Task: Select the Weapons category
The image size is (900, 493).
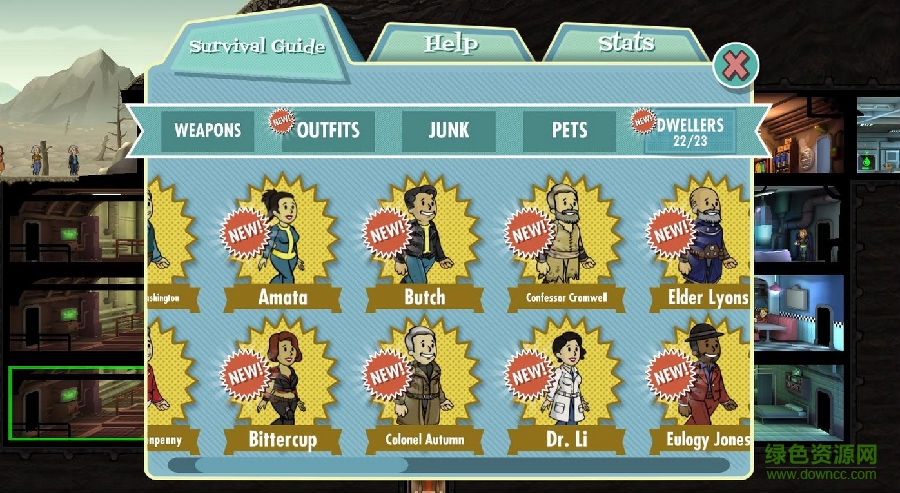Action: pos(208,131)
